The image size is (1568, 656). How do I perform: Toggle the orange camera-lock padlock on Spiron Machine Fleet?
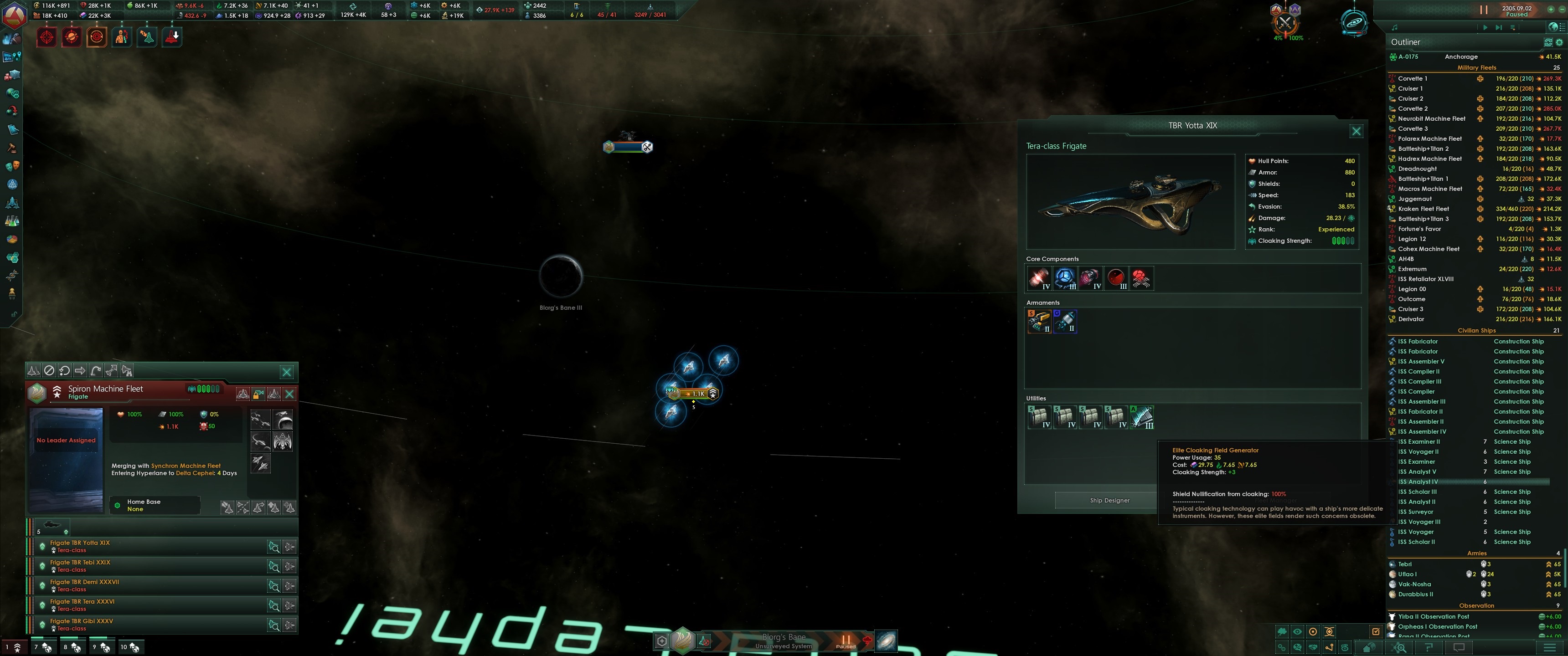[258, 394]
